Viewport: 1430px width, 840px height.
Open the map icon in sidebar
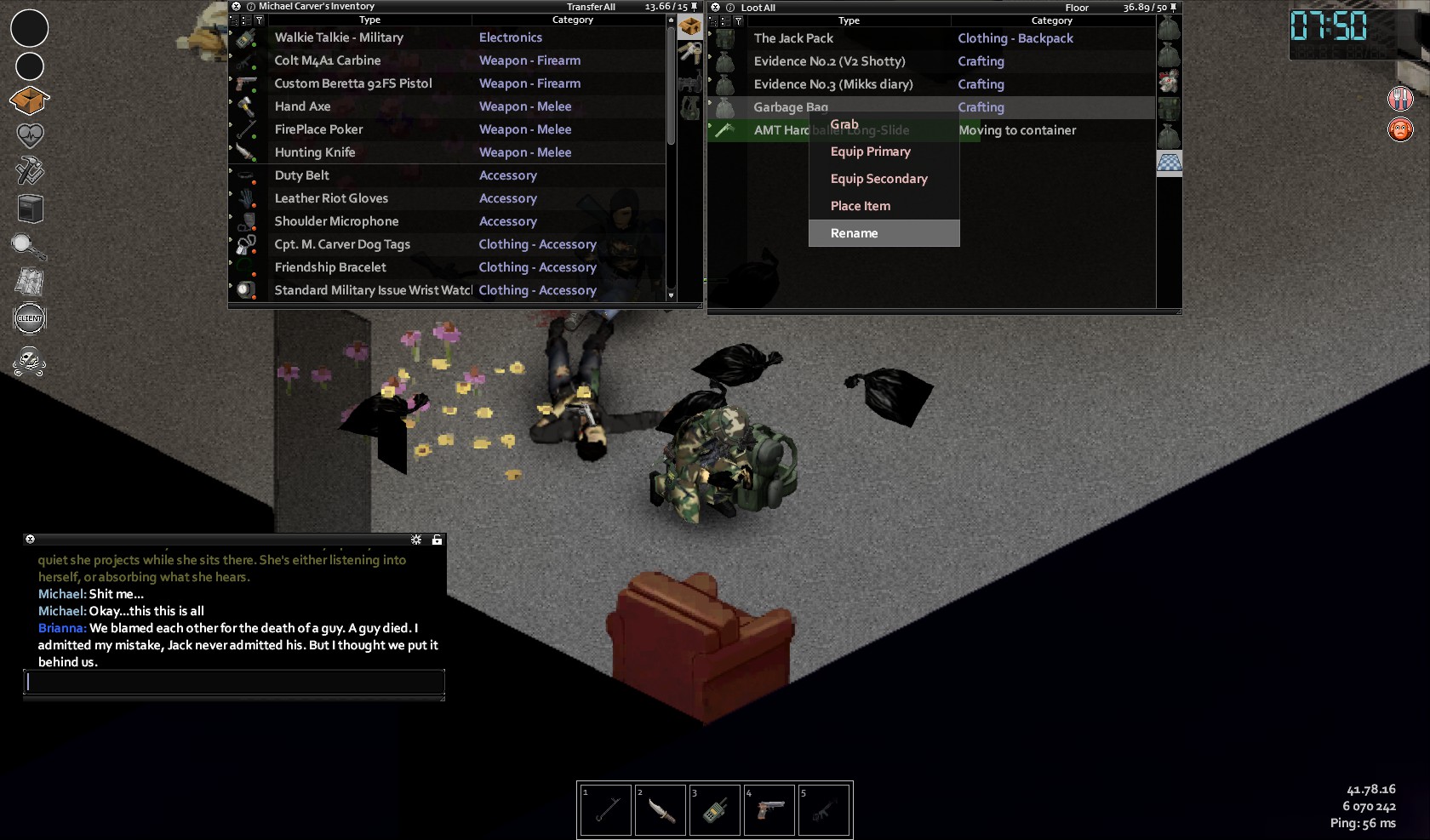click(x=30, y=282)
